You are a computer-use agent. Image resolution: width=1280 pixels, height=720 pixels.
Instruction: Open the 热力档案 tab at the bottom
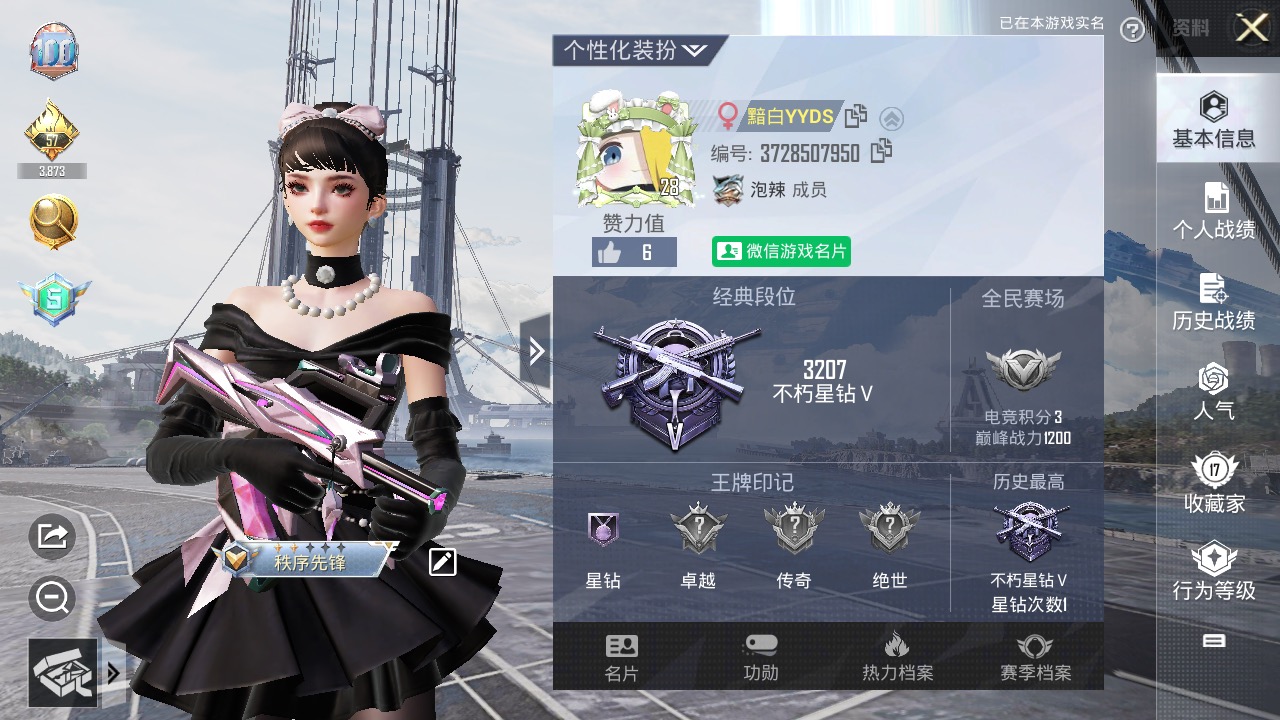pos(896,658)
